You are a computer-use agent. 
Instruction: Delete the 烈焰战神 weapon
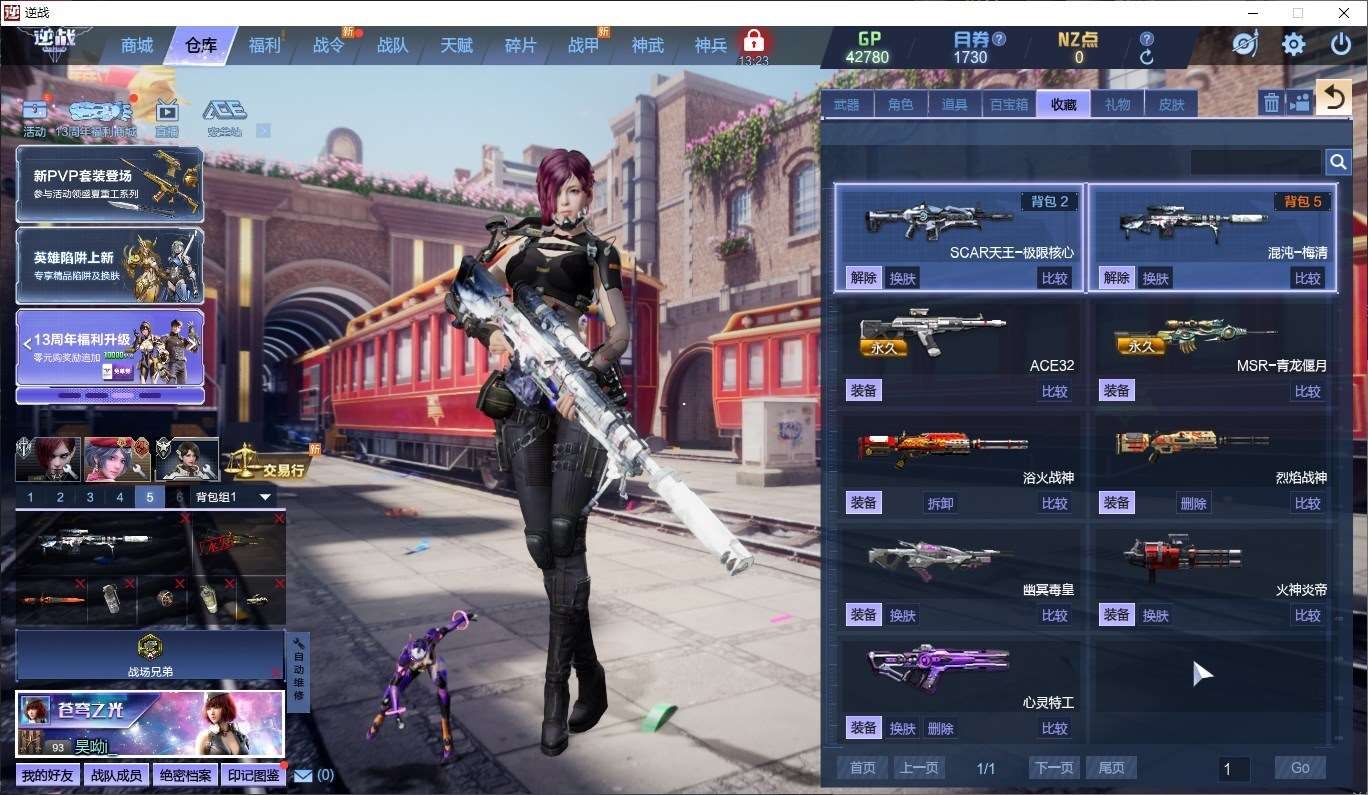point(1193,503)
